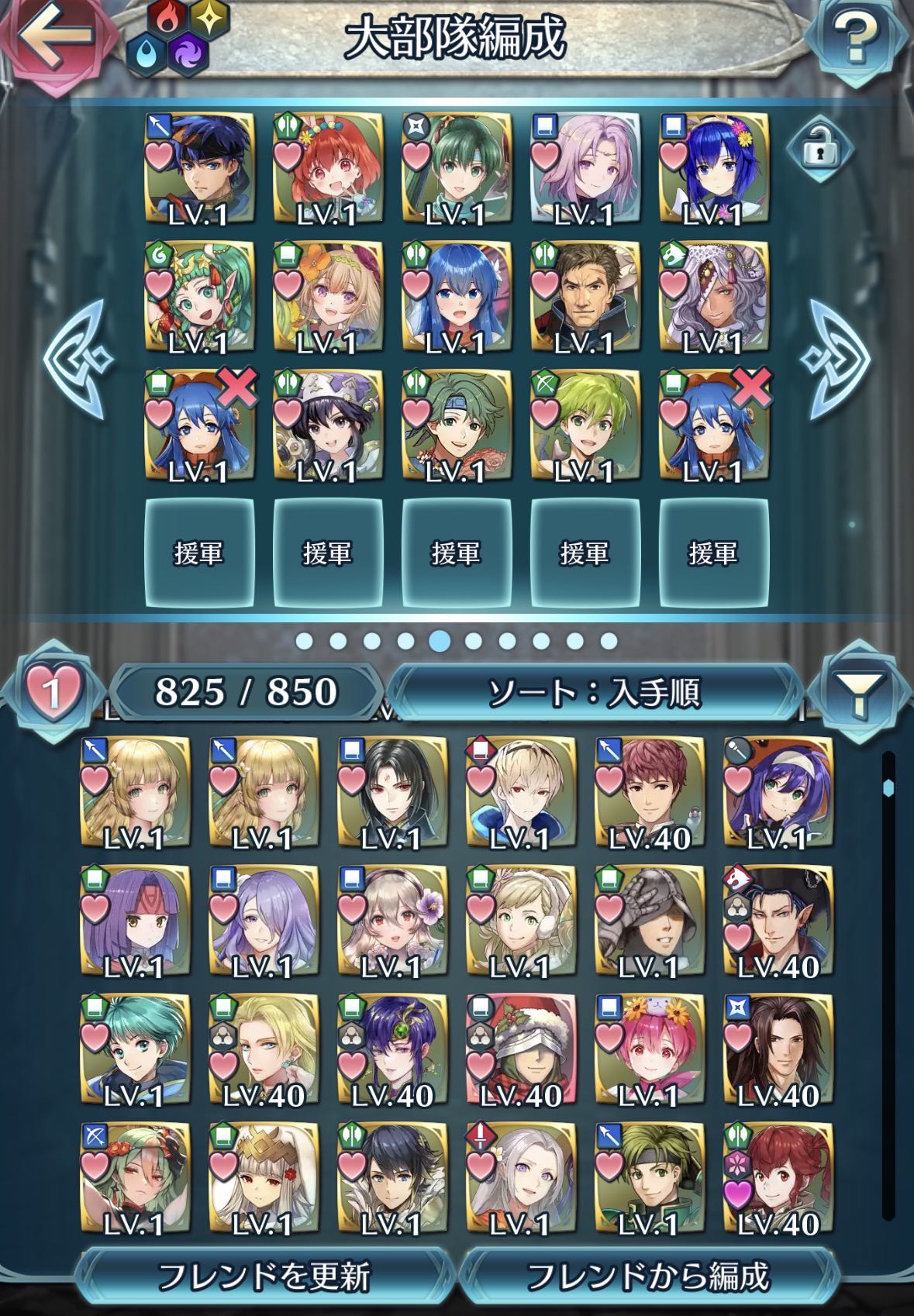Choose the pirate-hat hero at level 40
914x1316 pixels.
tap(777, 921)
